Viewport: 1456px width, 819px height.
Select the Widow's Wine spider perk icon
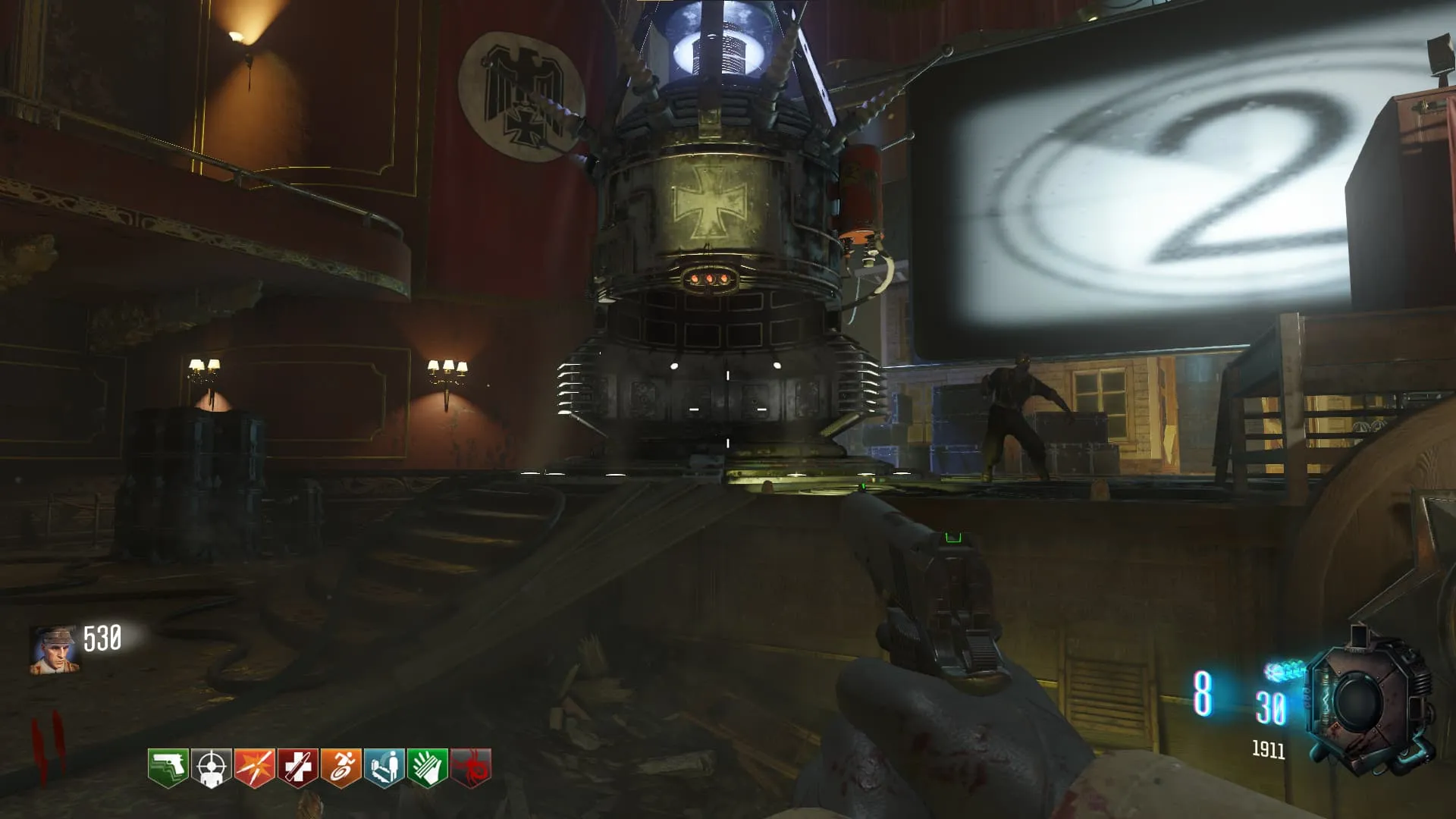(470, 767)
